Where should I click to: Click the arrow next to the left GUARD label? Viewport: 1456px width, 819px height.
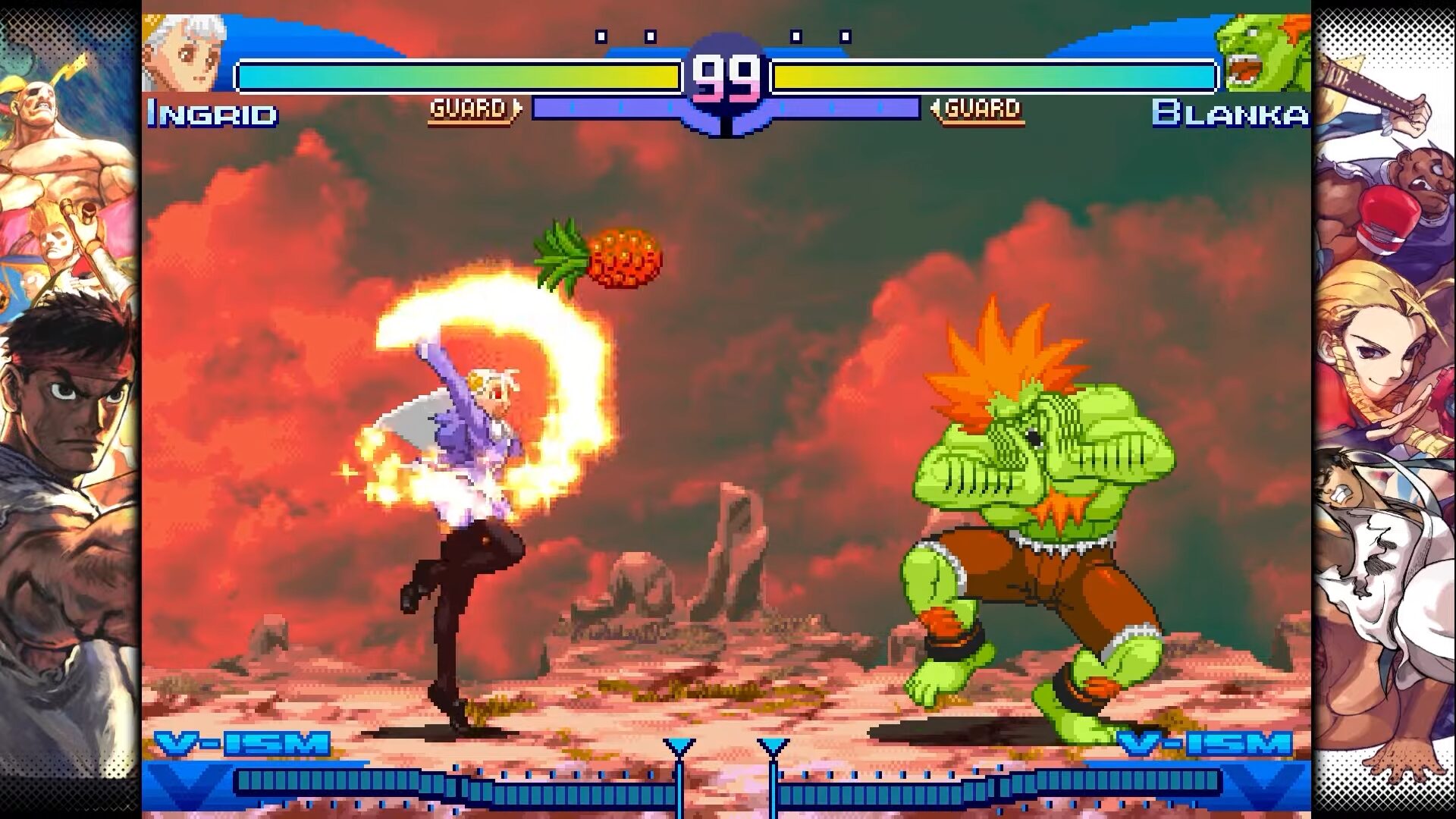tap(518, 108)
